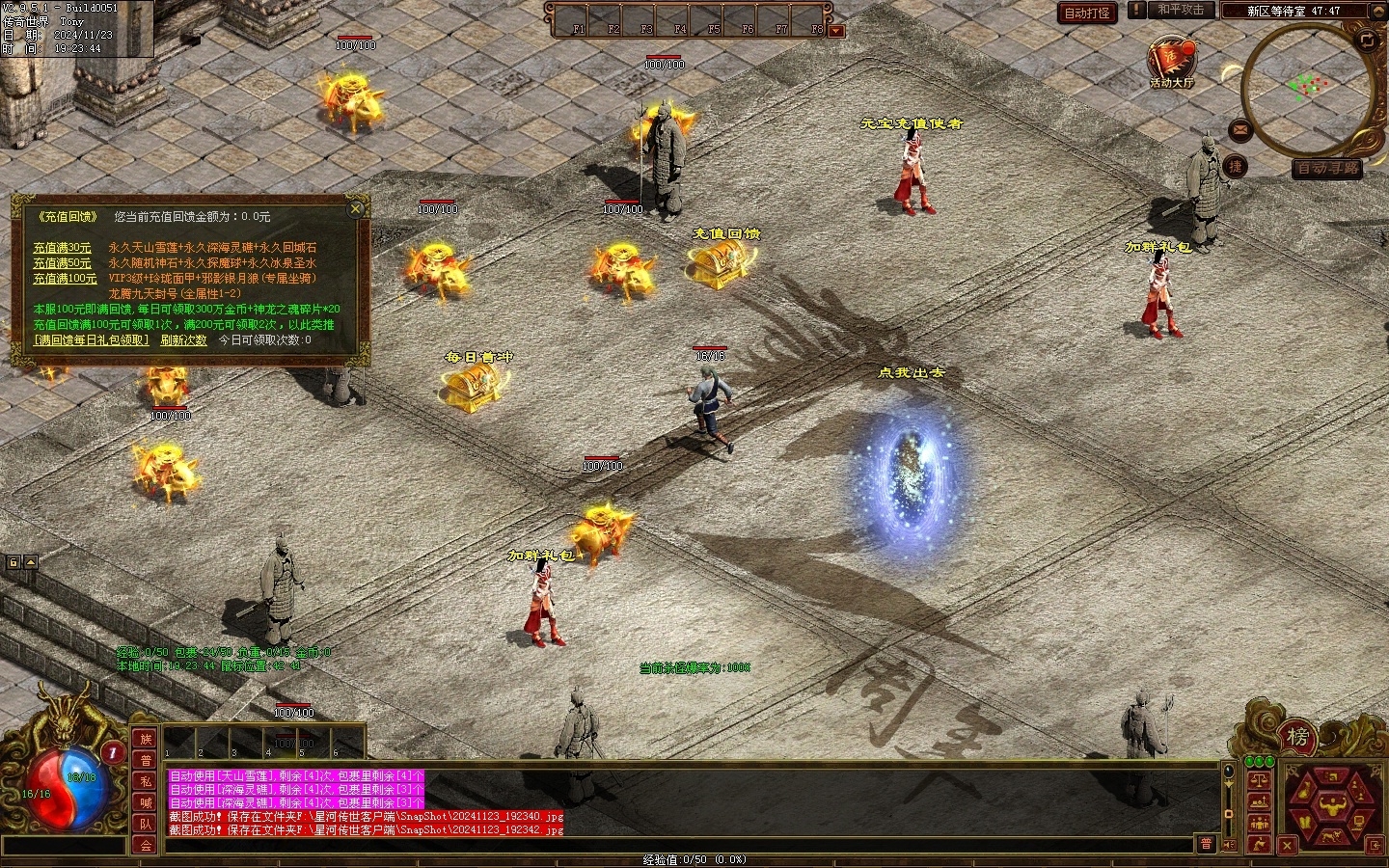
Task: Switch the 和平攻击 attack mode
Action: [1181, 10]
